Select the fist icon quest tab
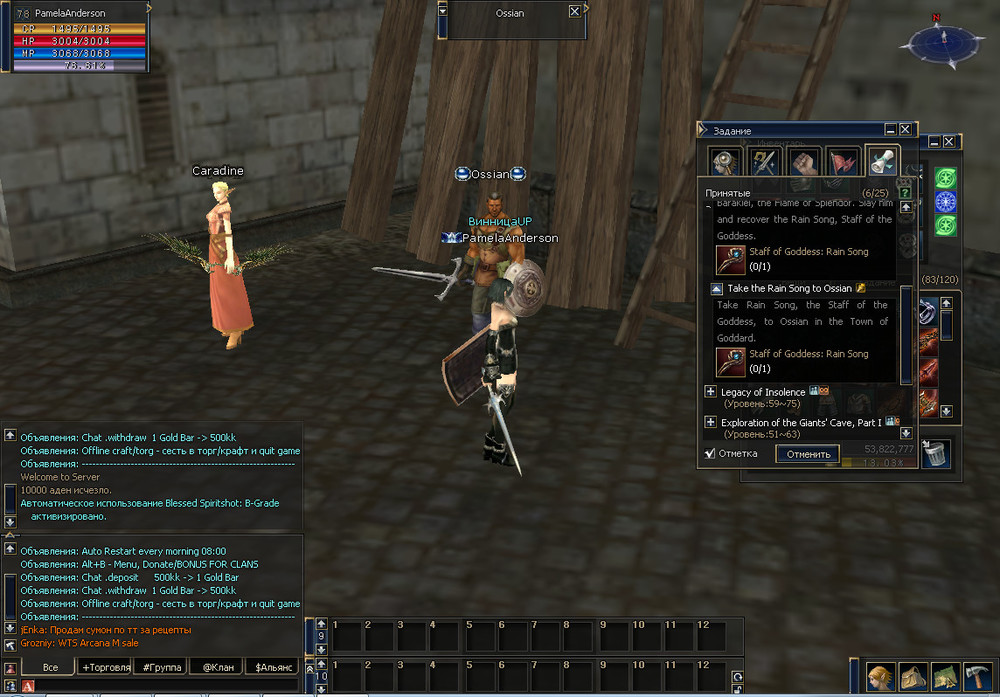 click(805, 162)
